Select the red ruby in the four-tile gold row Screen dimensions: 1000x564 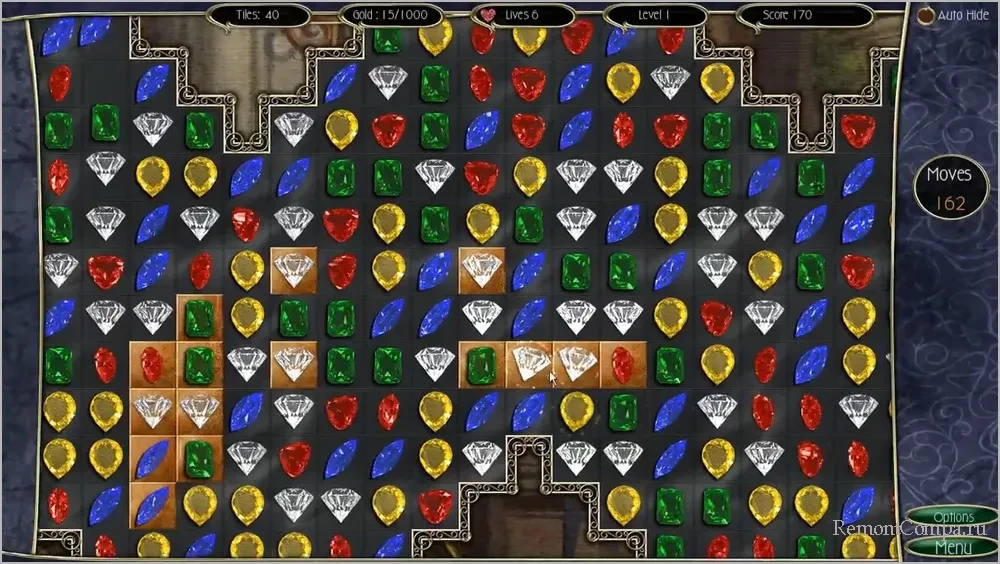[x=622, y=364]
